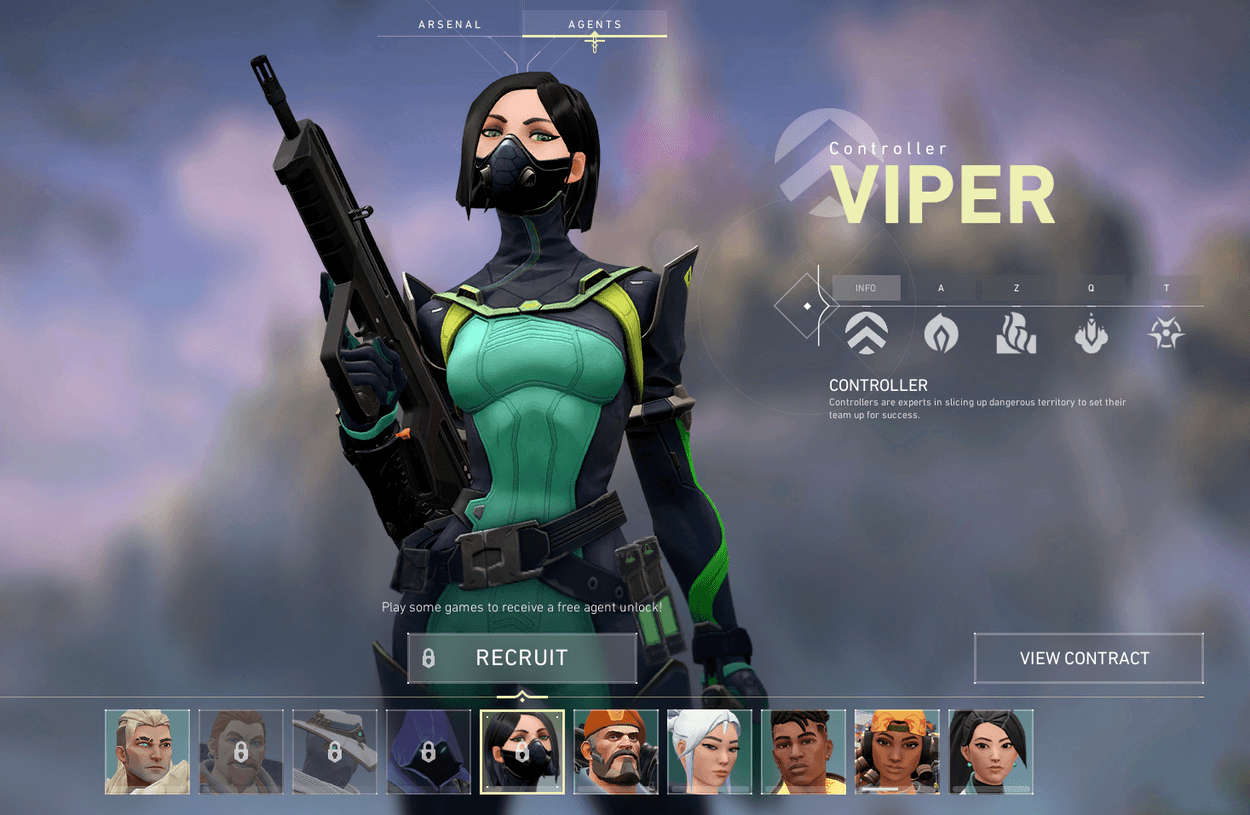
Task: Select the Agents tab
Action: coord(594,24)
